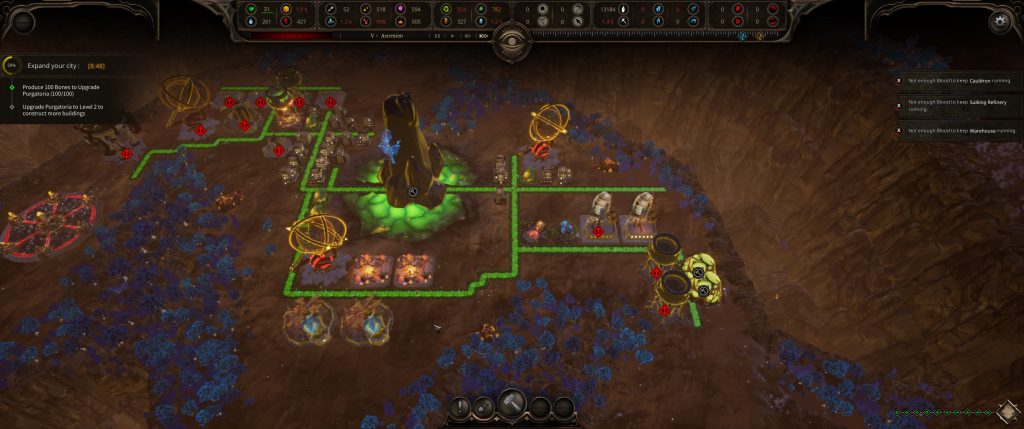Screen dimensions: 1024x429
Task: Dismiss the Warehouse blood warning
Action: (x=898, y=130)
